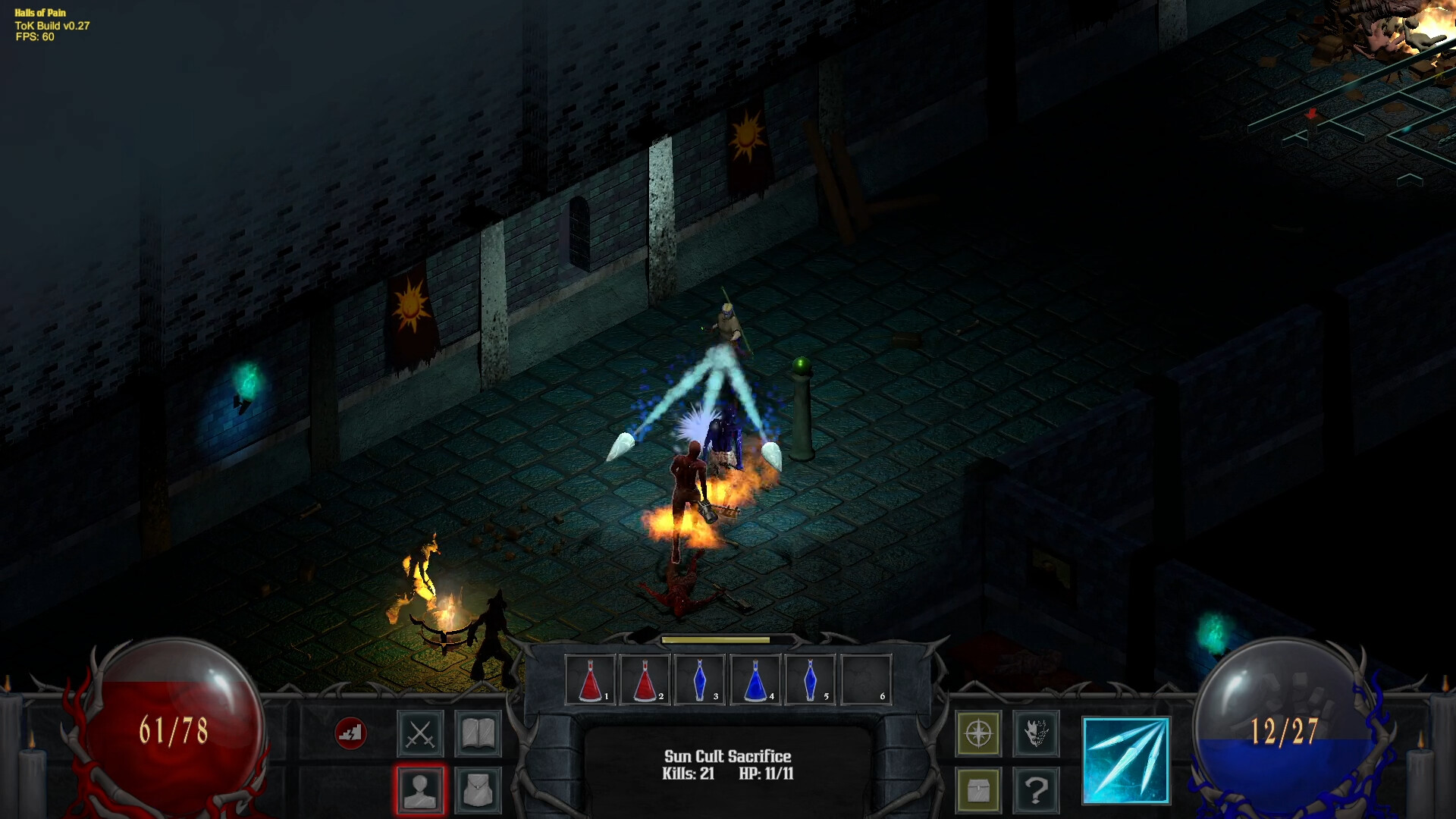Select the ice shards skill icon

point(1125,758)
